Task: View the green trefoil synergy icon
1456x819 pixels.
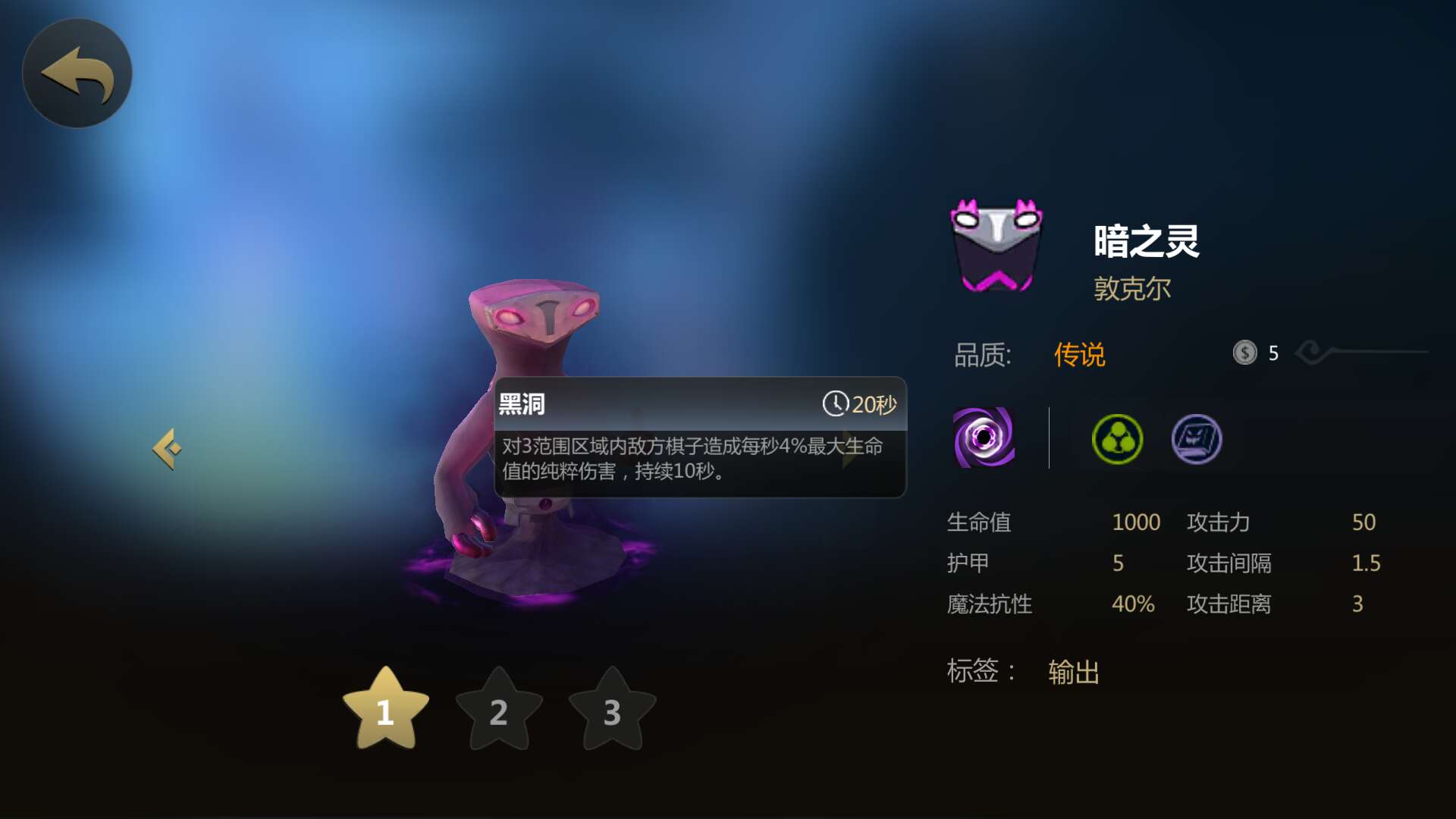Action: 1117,439
